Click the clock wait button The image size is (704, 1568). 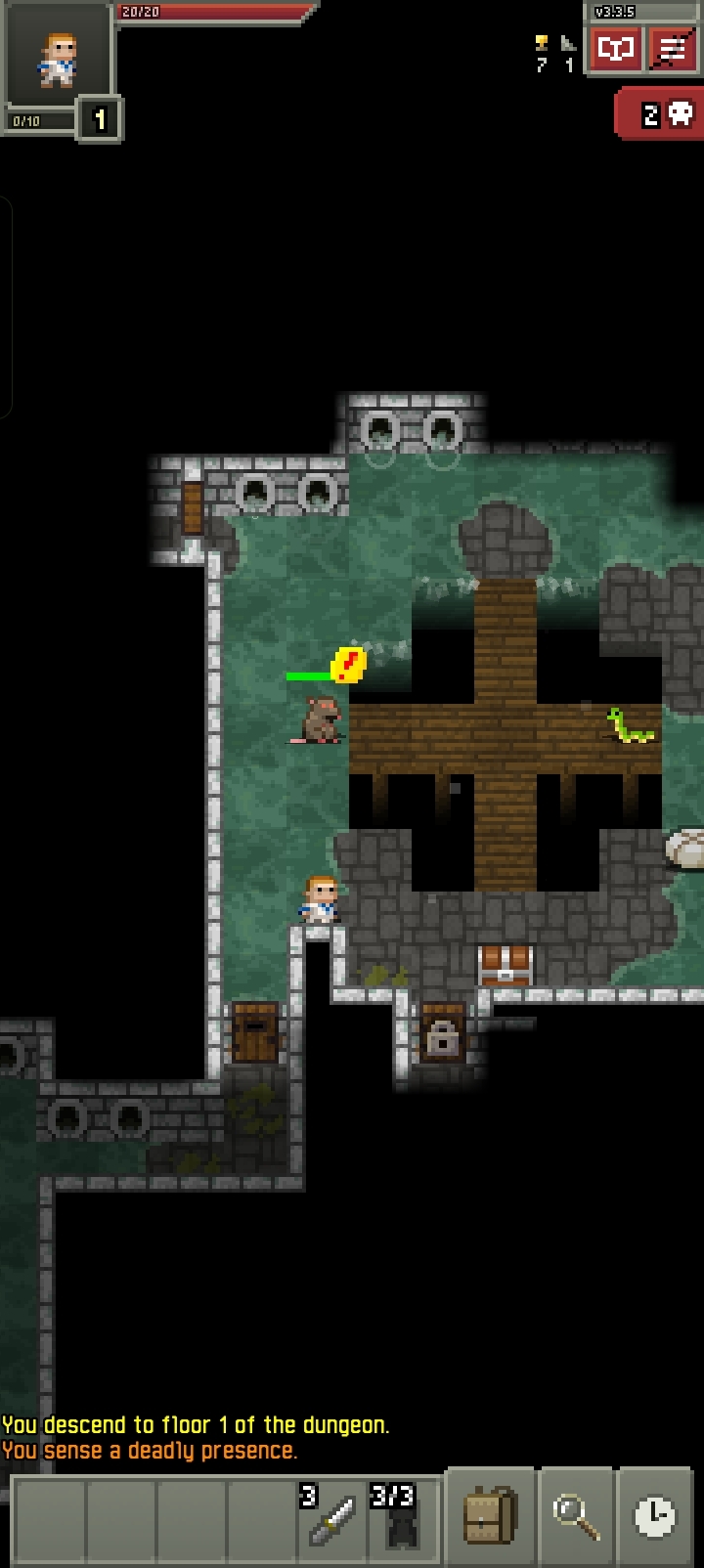(x=654, y=1516)
